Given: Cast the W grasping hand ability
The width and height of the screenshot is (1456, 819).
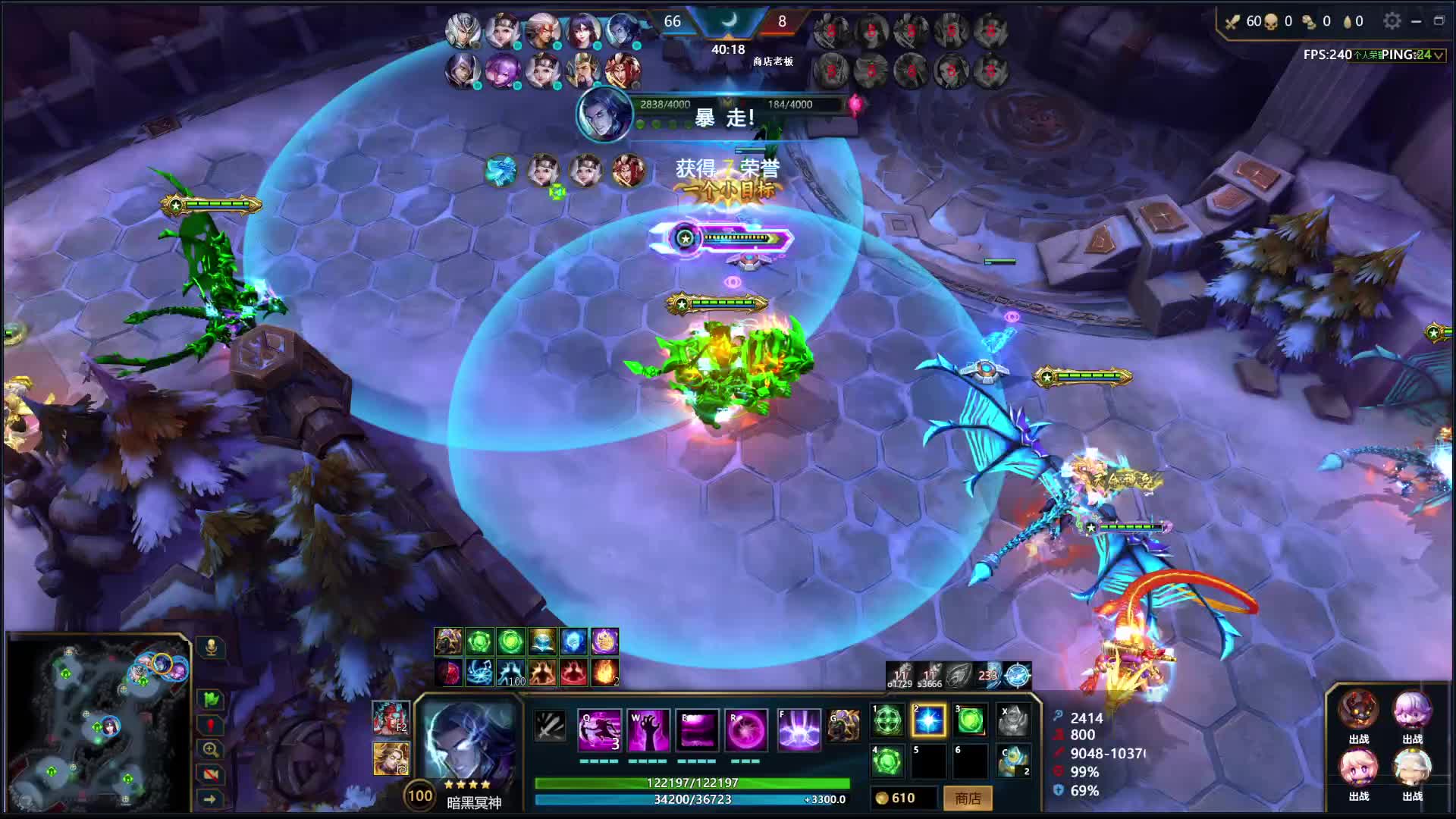Looking at the screenshot, I should [x=648, y=730].
